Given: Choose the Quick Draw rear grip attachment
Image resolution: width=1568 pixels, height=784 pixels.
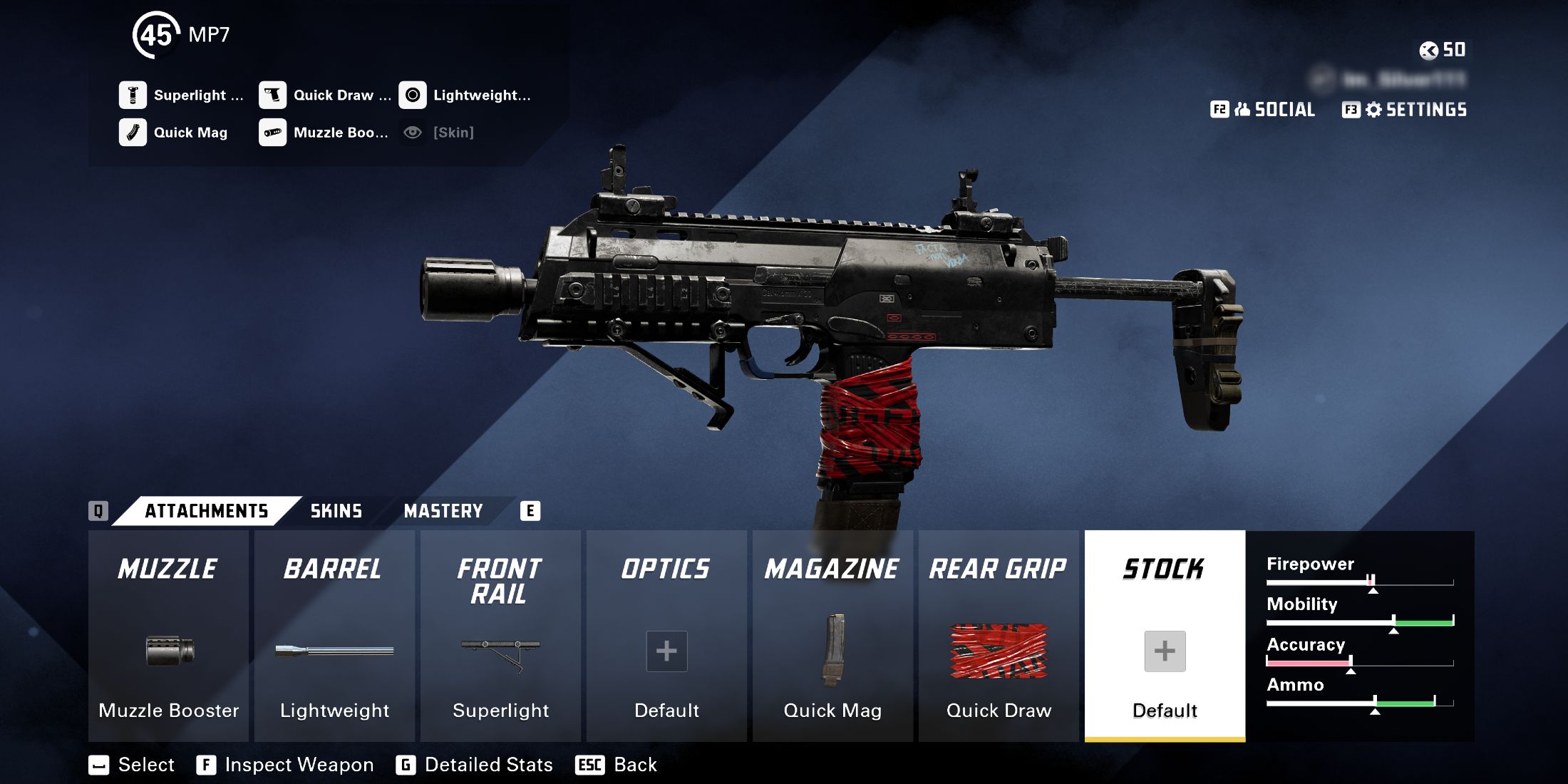Looking at the screenshot, I should click(998, 650).
